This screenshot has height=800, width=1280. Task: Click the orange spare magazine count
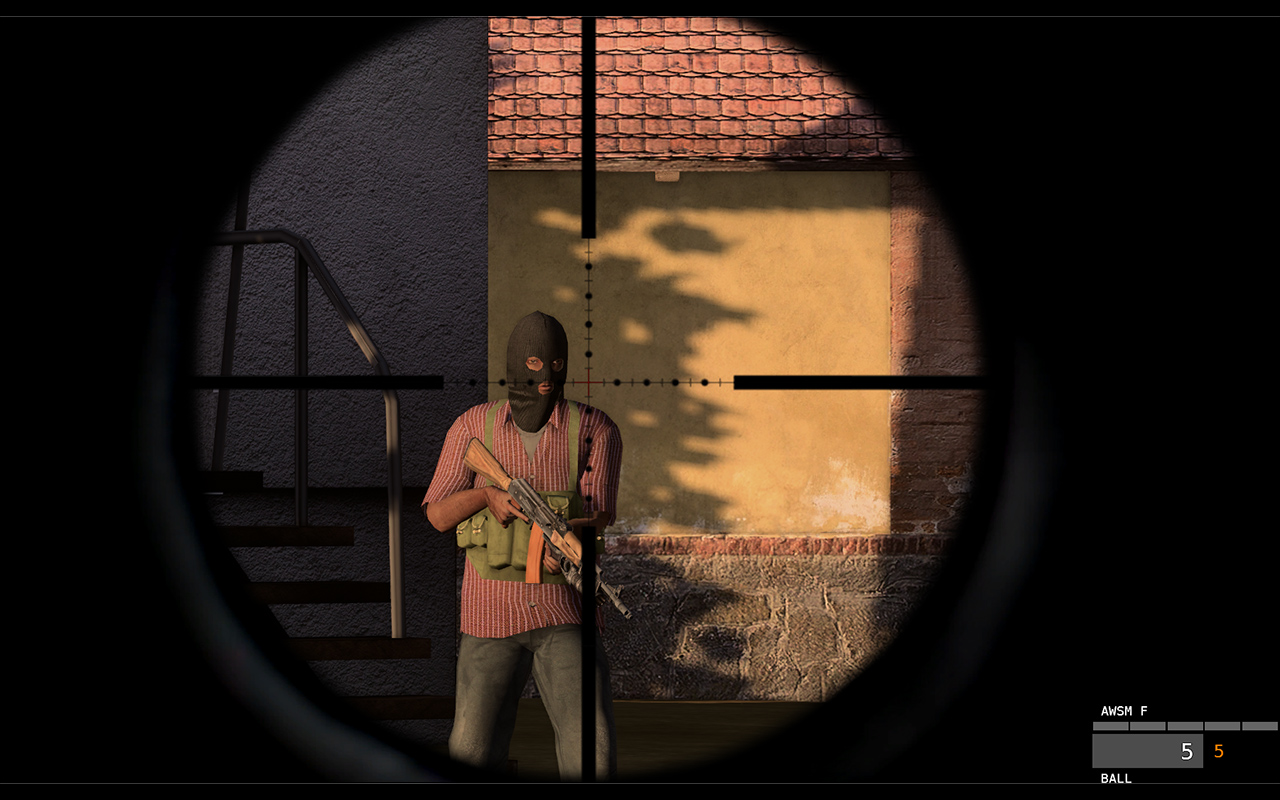pyautogui.click(x=1218, y=751)
